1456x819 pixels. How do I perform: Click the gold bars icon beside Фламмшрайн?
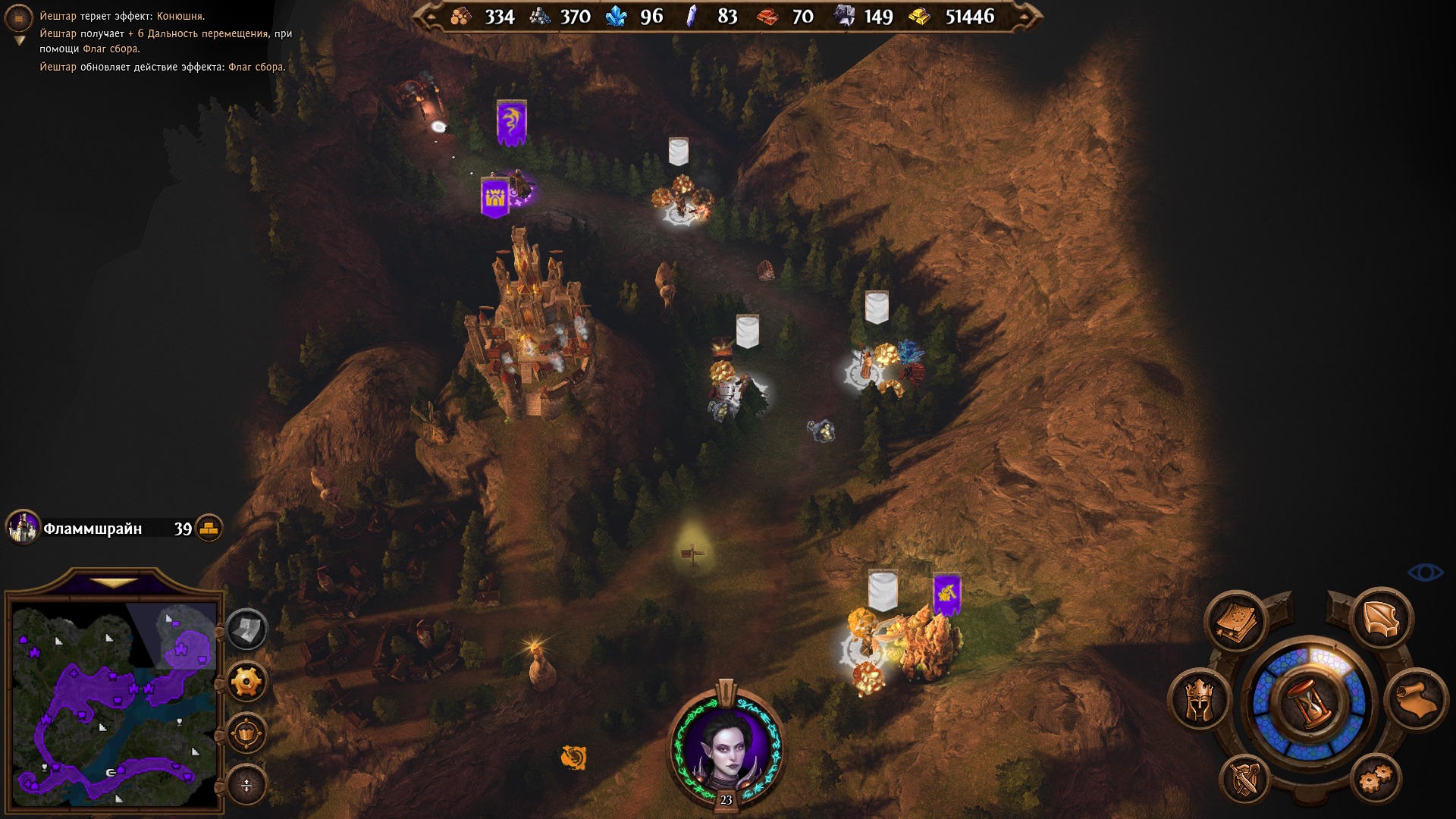(x=209, y=528)
